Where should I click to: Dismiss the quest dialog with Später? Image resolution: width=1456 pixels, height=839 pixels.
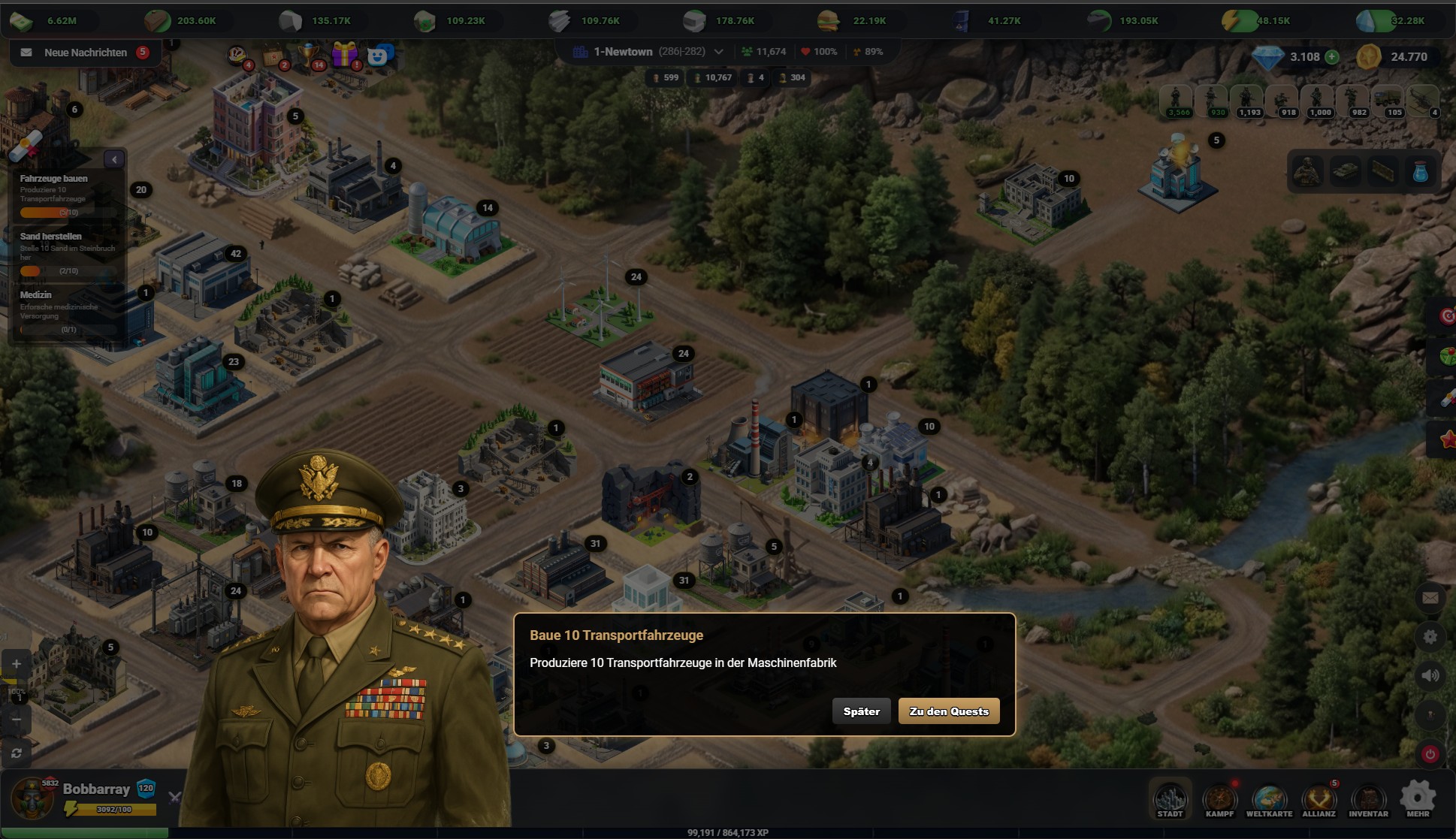click(x=861, y=711)
